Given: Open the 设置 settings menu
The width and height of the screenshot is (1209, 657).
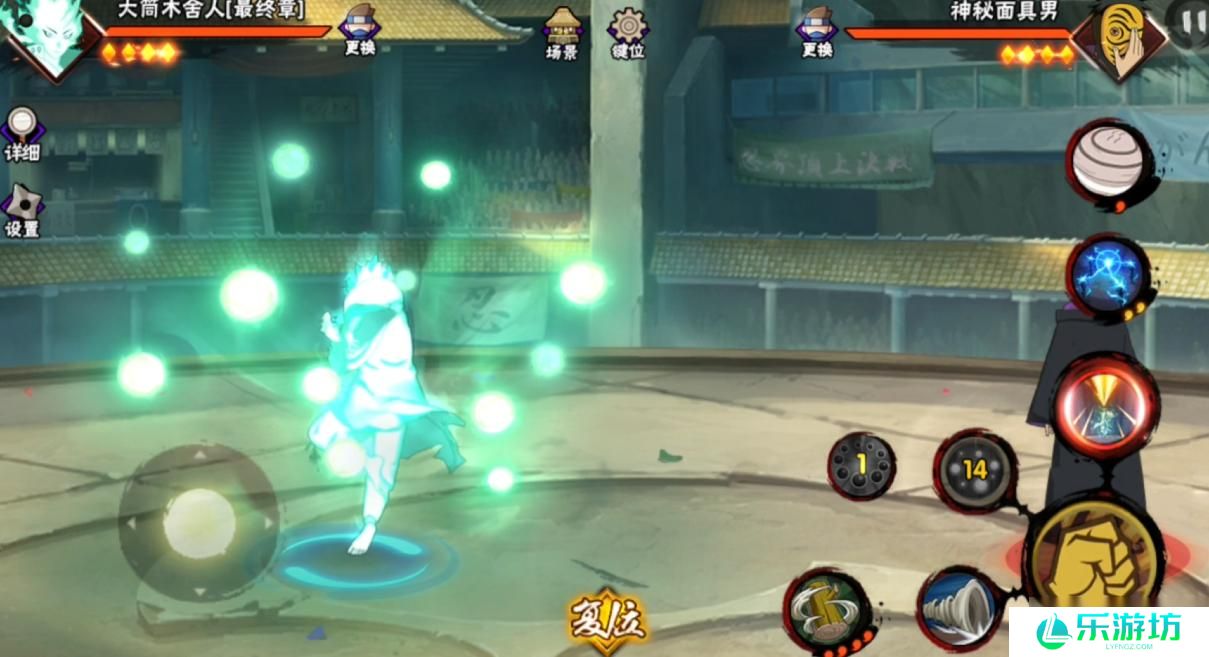Looking at the screenshot, I should coord(21,210).
